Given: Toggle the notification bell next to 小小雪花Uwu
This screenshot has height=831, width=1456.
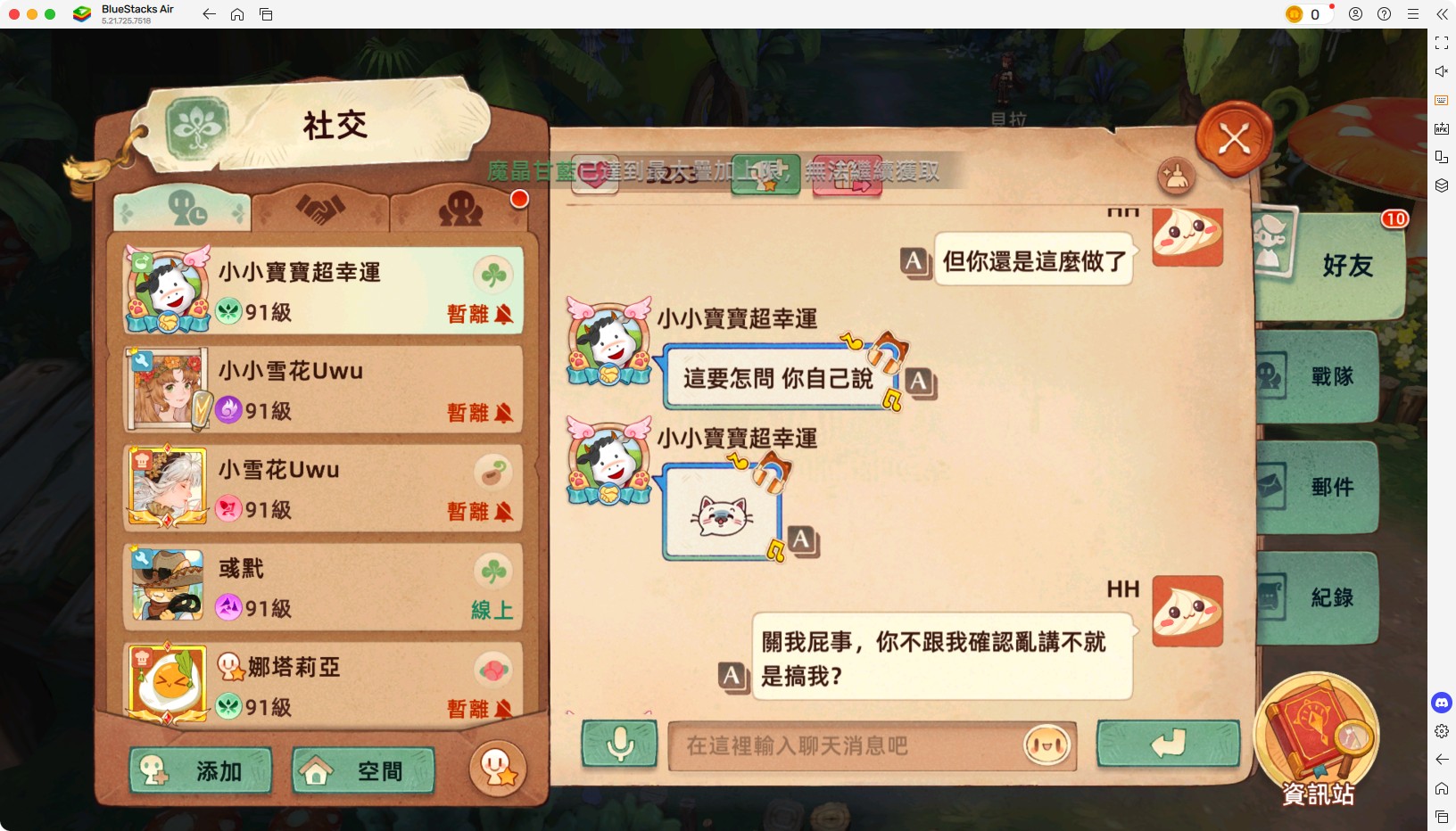Looking at the screenshot, I should click(504, 414).
